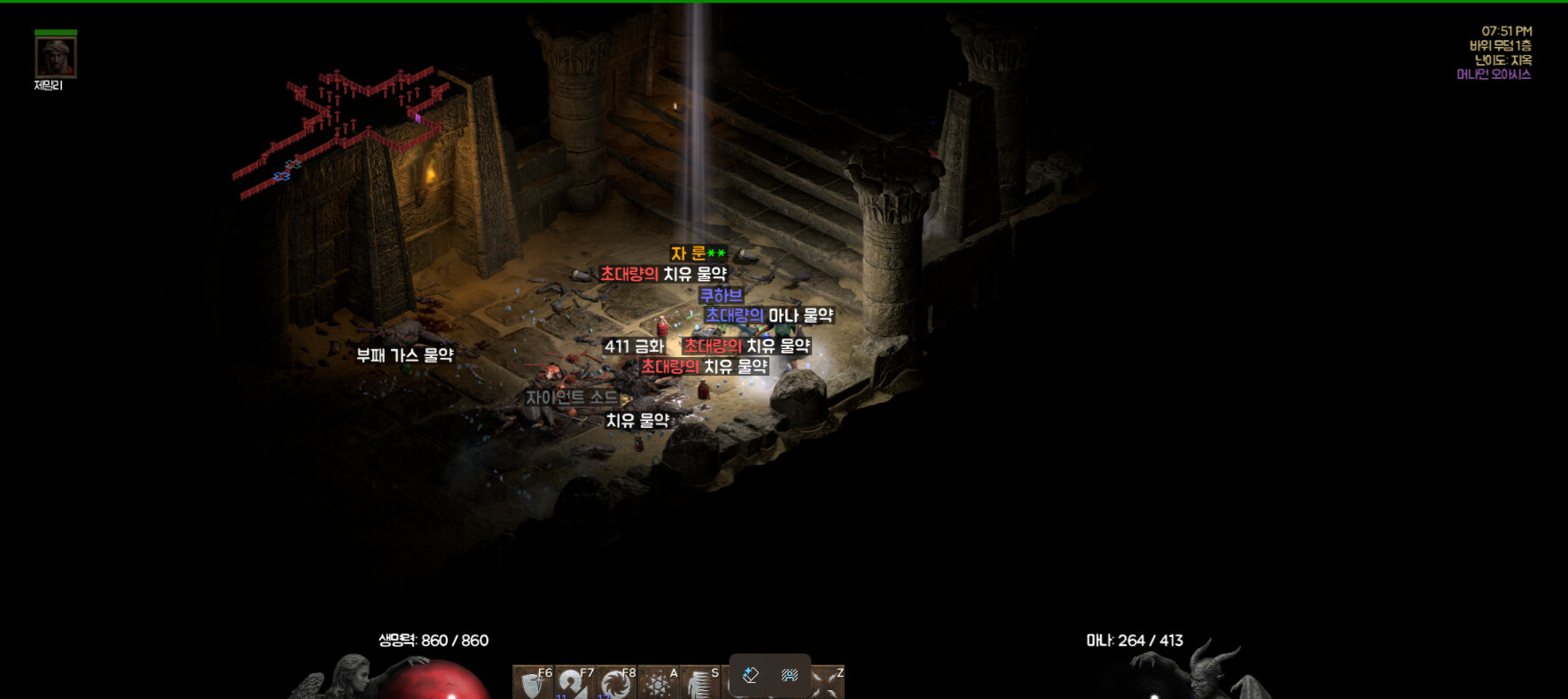Select the 자이언트 소드 item label
This screenshot has height=699, width=1568.
[x=572, y=398]
